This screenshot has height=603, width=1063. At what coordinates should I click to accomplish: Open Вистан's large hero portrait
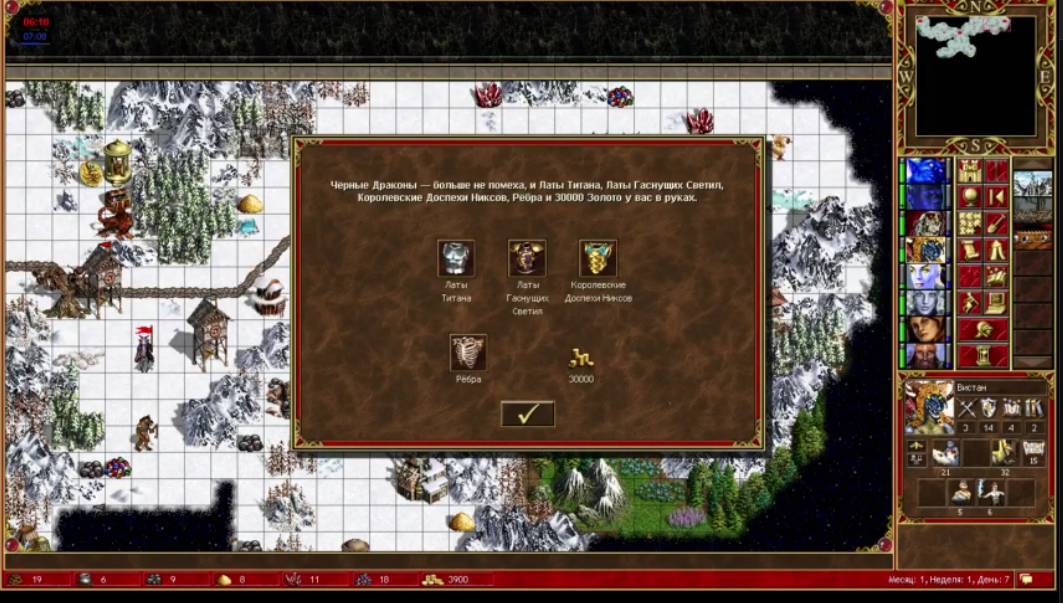(x=929, y=406)
